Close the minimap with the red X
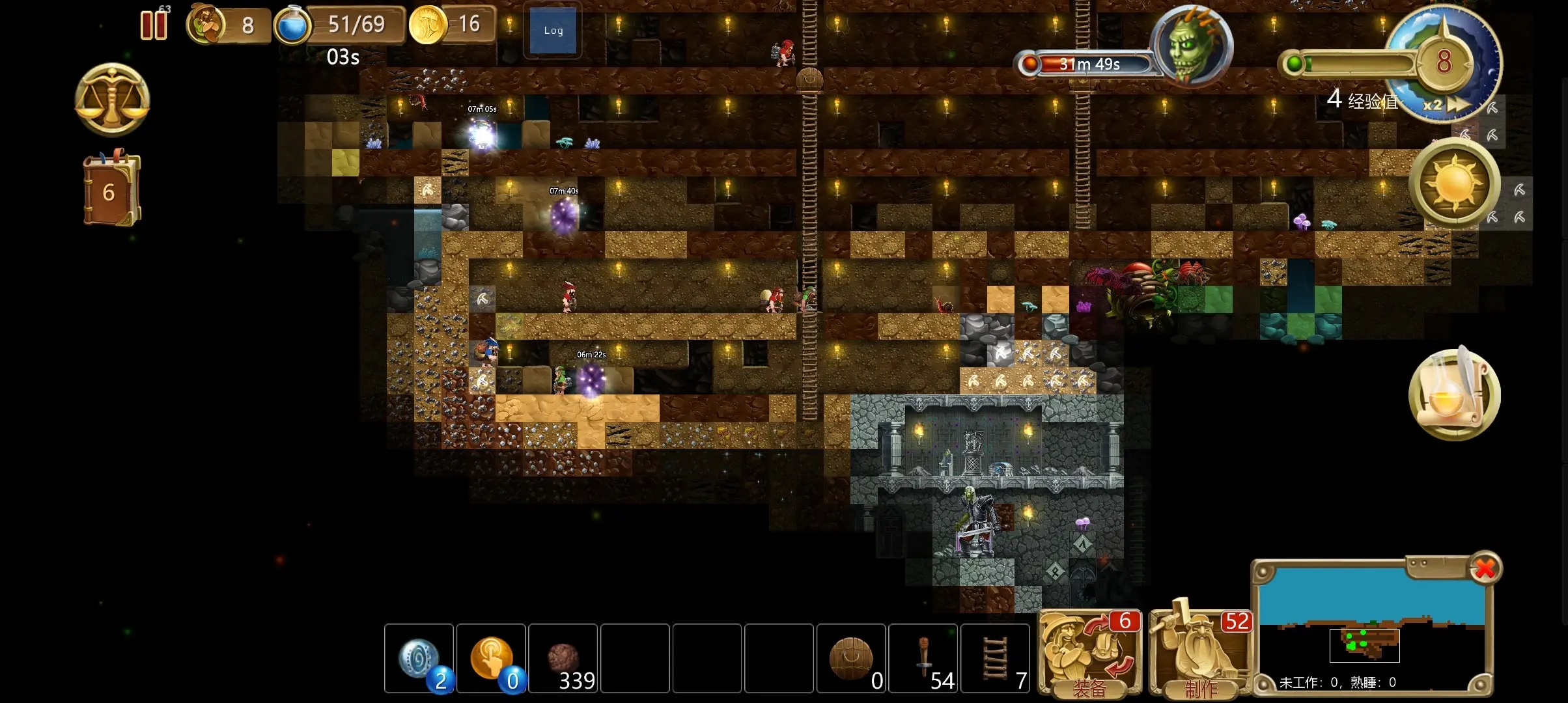The height and width of the screenshot is (703, 1568). 1485,569
